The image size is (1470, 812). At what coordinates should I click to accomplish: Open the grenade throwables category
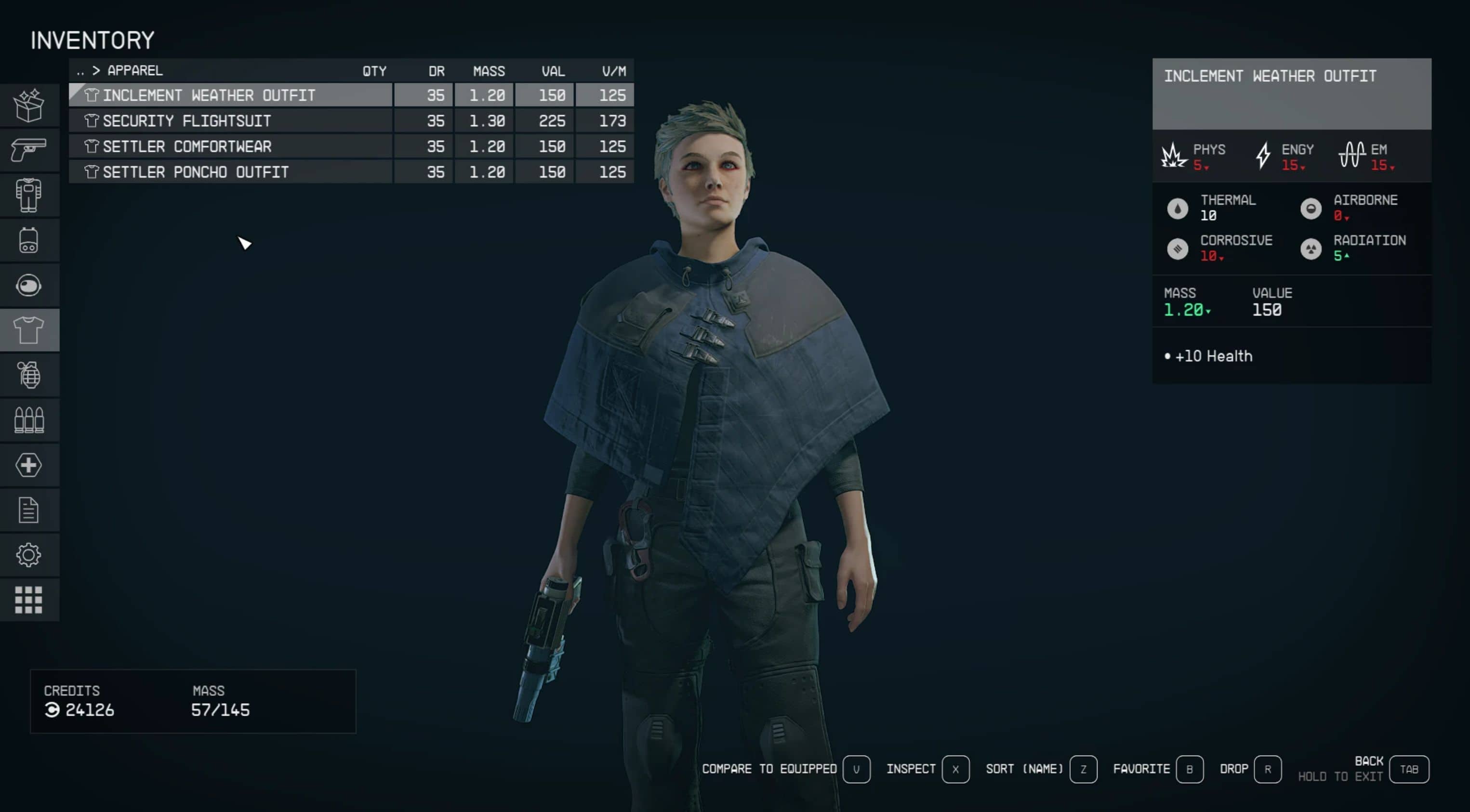click(x=28, y=375)
